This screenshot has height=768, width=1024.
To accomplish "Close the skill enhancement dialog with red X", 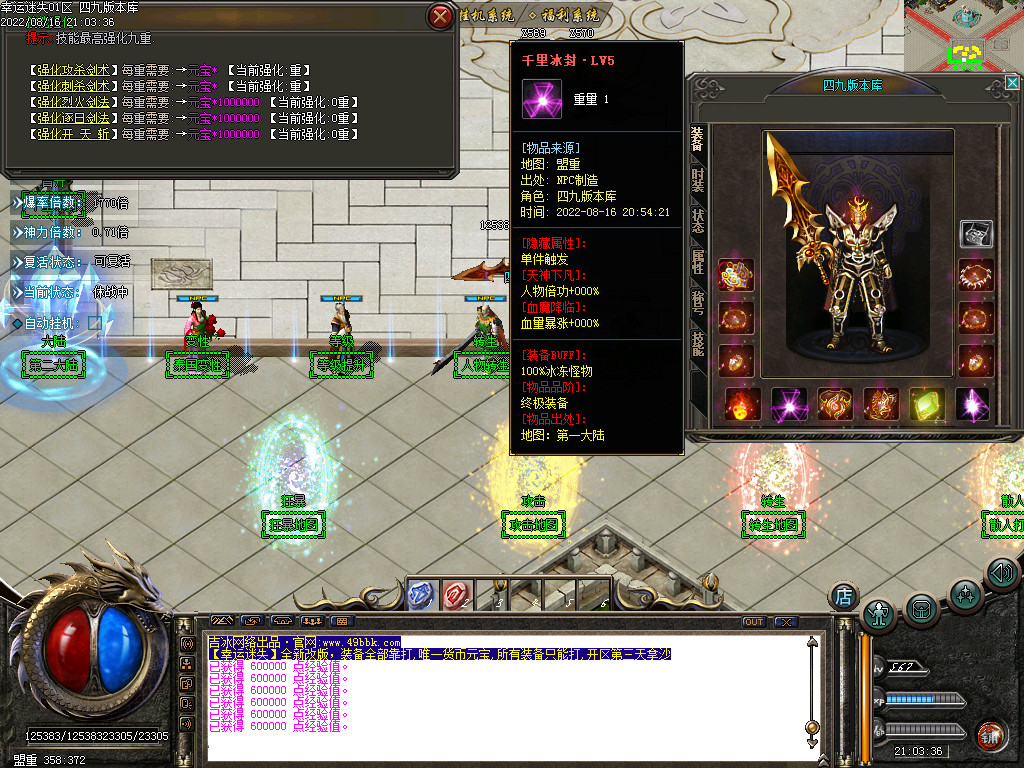I will (x=440, y=16).
